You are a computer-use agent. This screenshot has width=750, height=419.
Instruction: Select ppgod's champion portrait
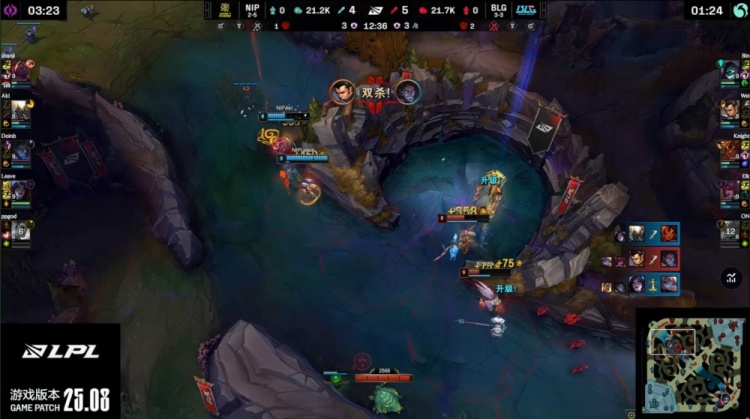click(21, 230)
